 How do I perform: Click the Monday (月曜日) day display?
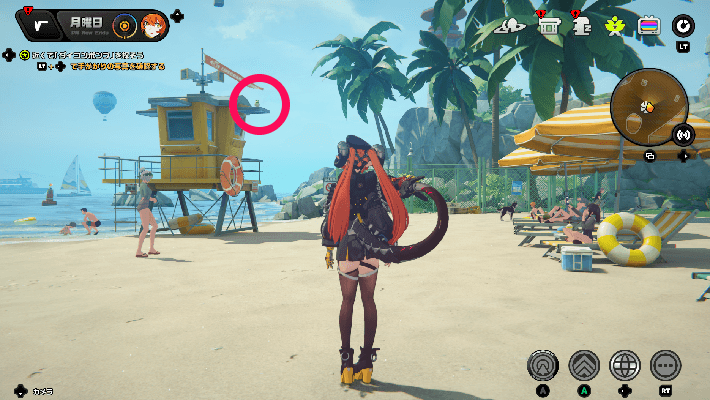pos(84,20)
